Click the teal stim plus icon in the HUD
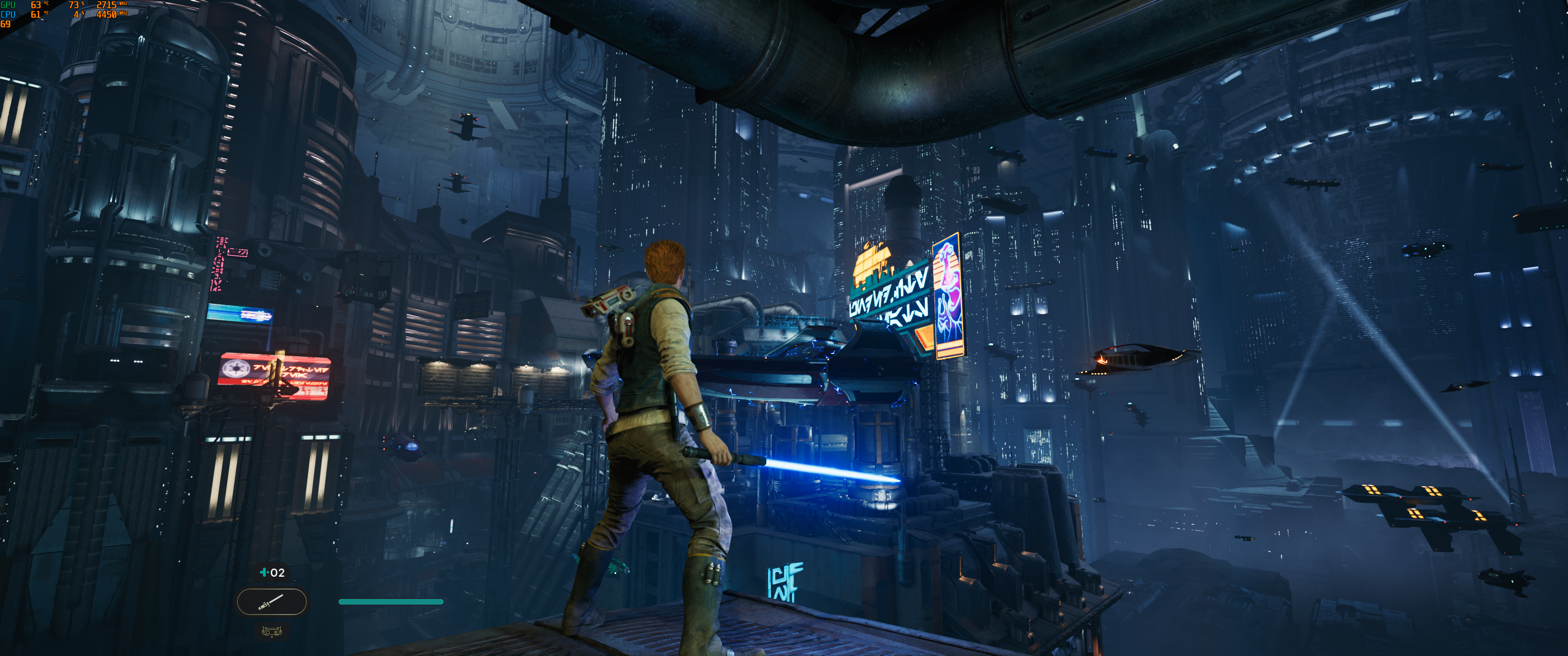1568x656 pixels. [264, 573]
